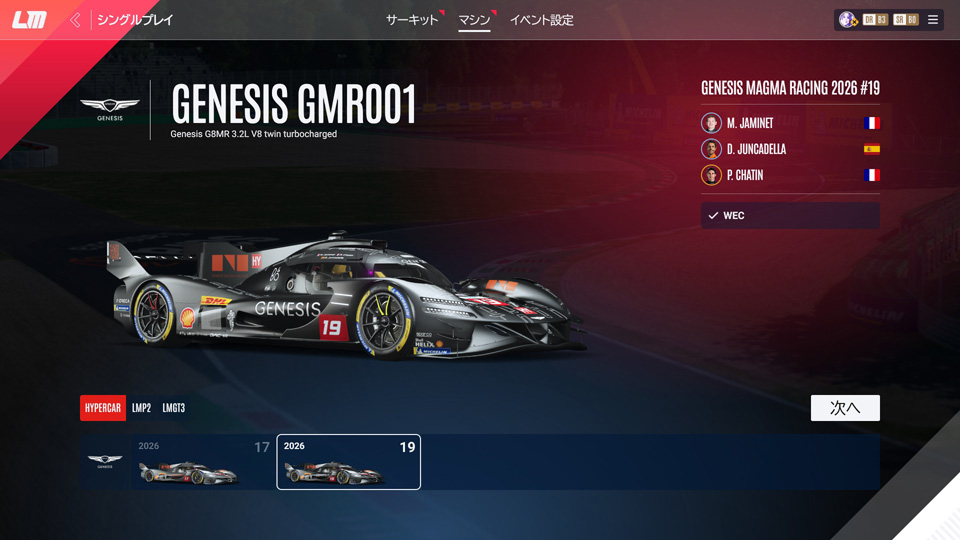960x540 pixels.
Task: Switch to the マシン tab
Action: click(x=474, y=20)
